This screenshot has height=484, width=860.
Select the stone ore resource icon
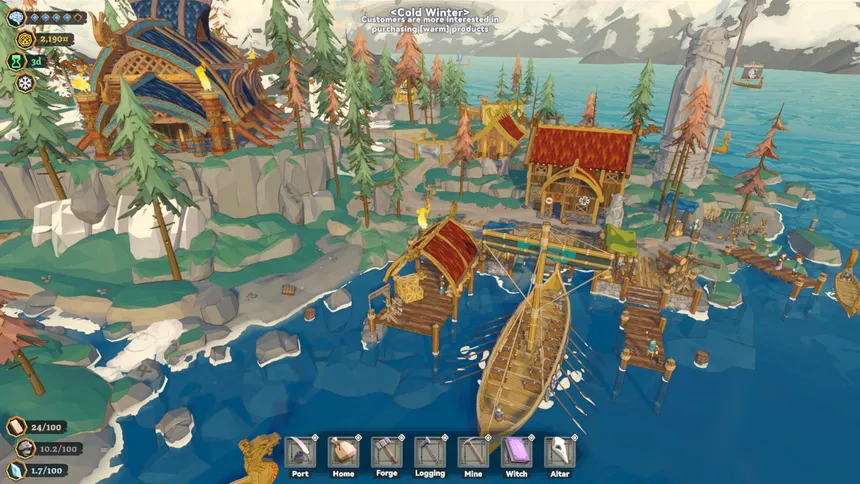[17, 449]
